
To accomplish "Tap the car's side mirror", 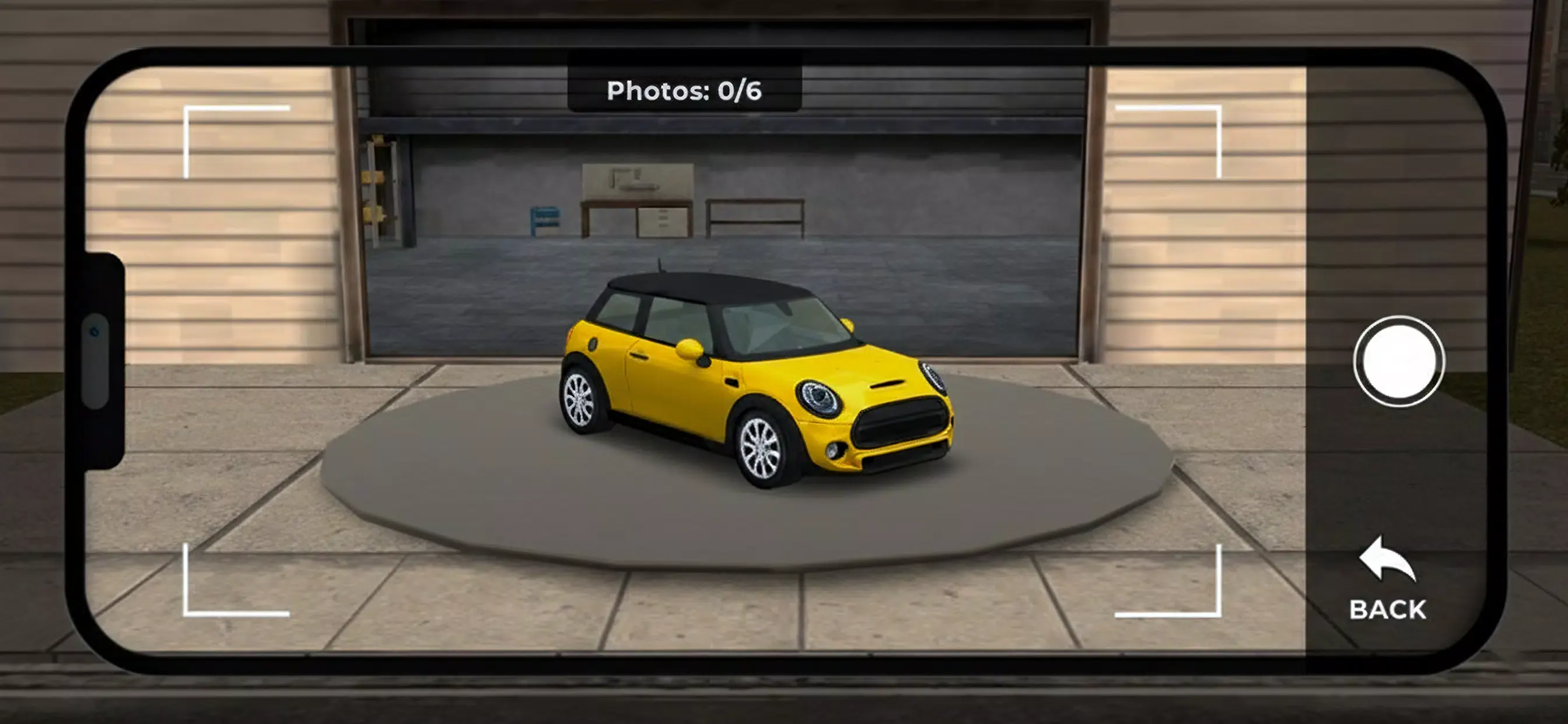I will [x=691, y=349].
